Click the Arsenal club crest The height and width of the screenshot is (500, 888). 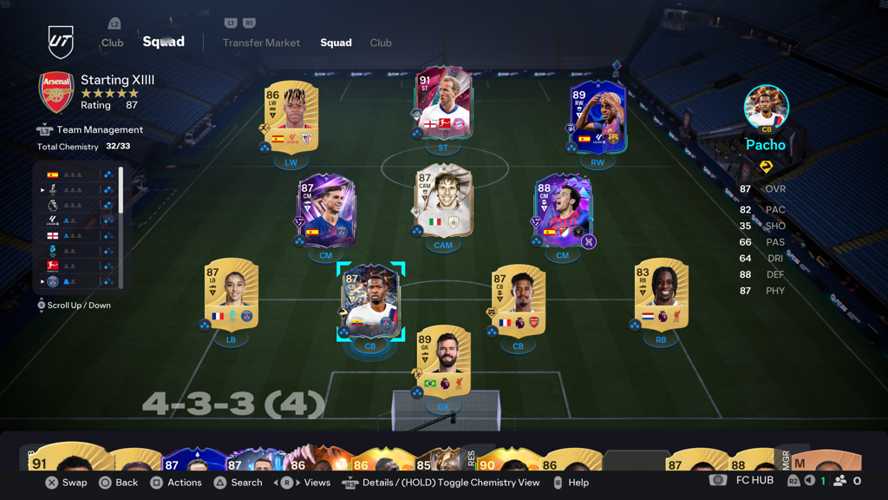point(56,92)
